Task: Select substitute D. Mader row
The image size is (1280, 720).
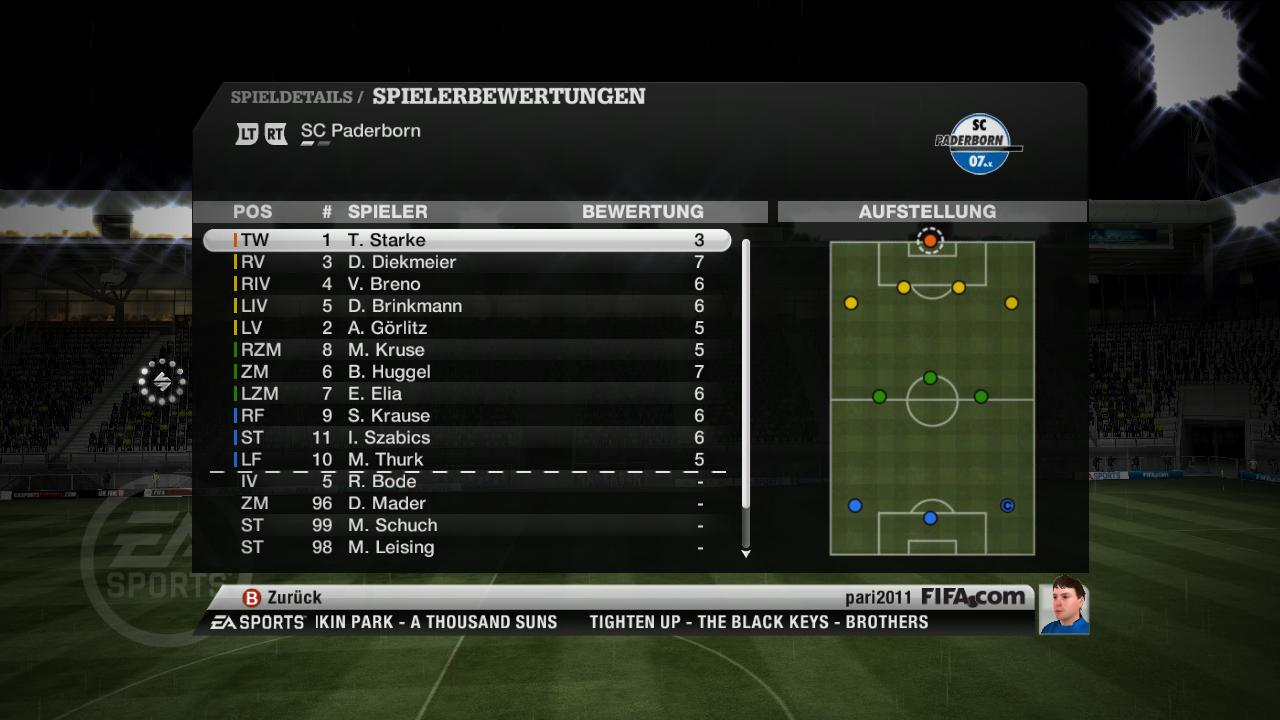Action: (x=467, y=503)
